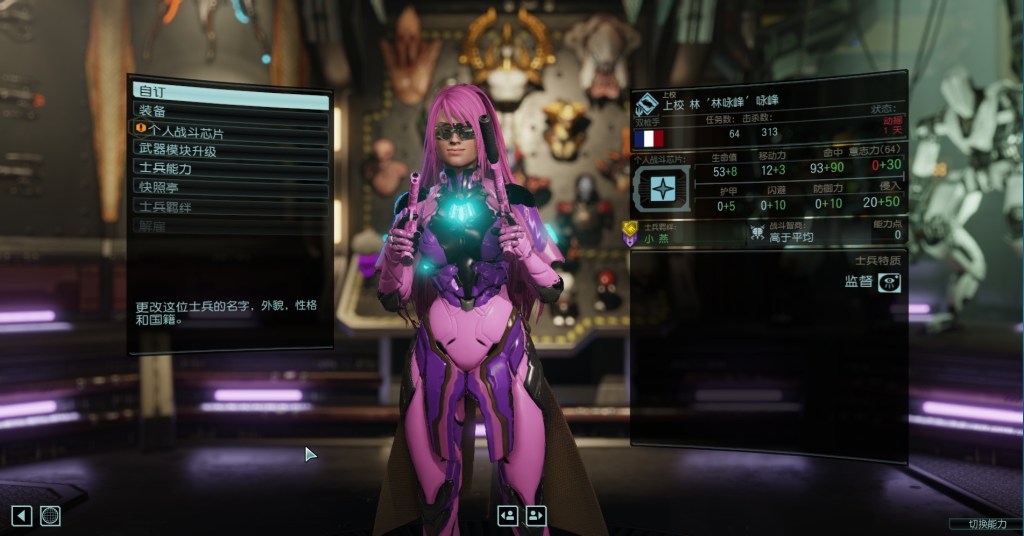Open the 士兵能力 soldier abilities entry
Screen dimensions: 1024x536
point(231,169)
